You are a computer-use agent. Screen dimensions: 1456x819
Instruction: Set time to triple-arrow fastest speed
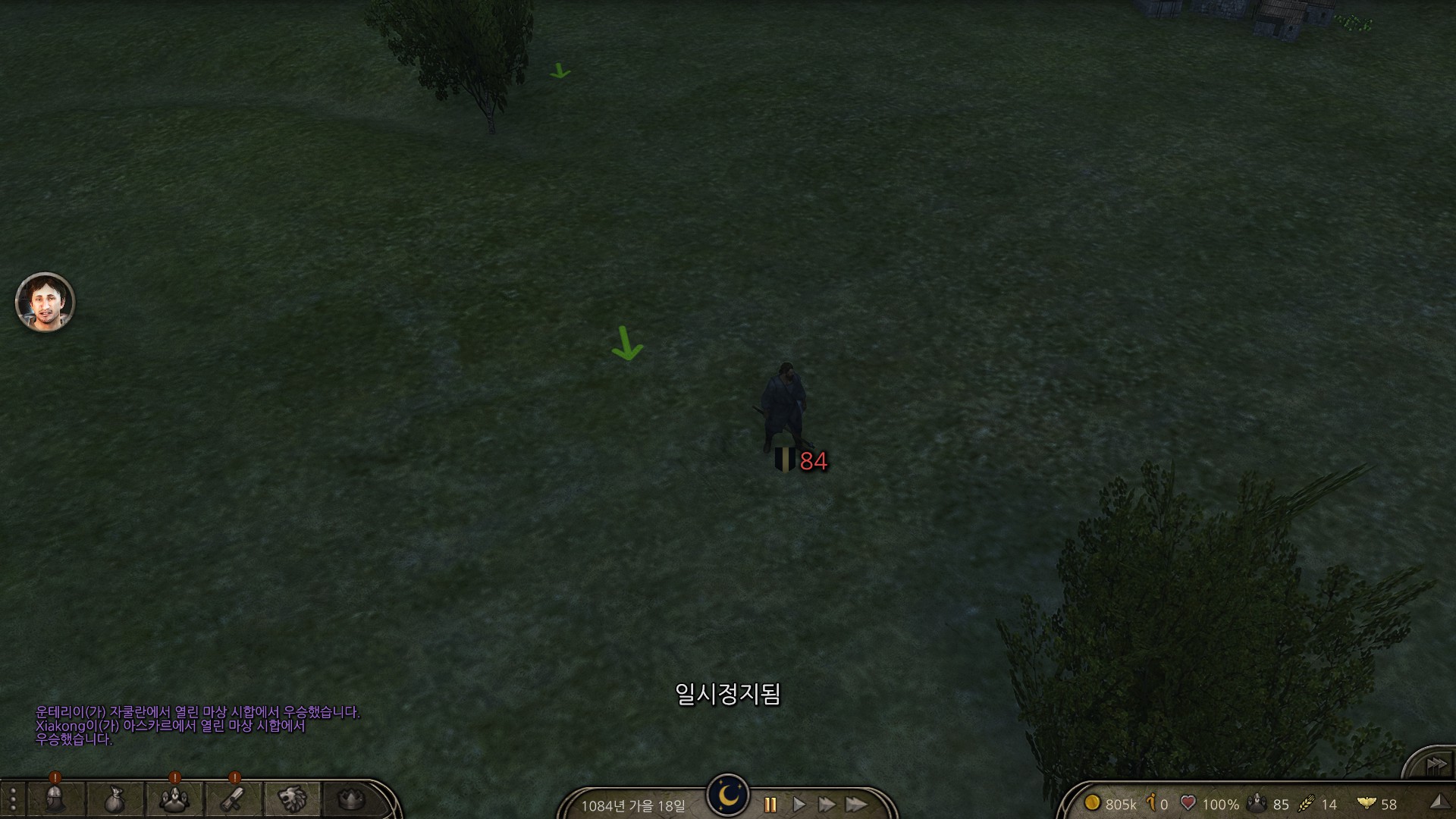pyautogui.click(x=856, y=805)
